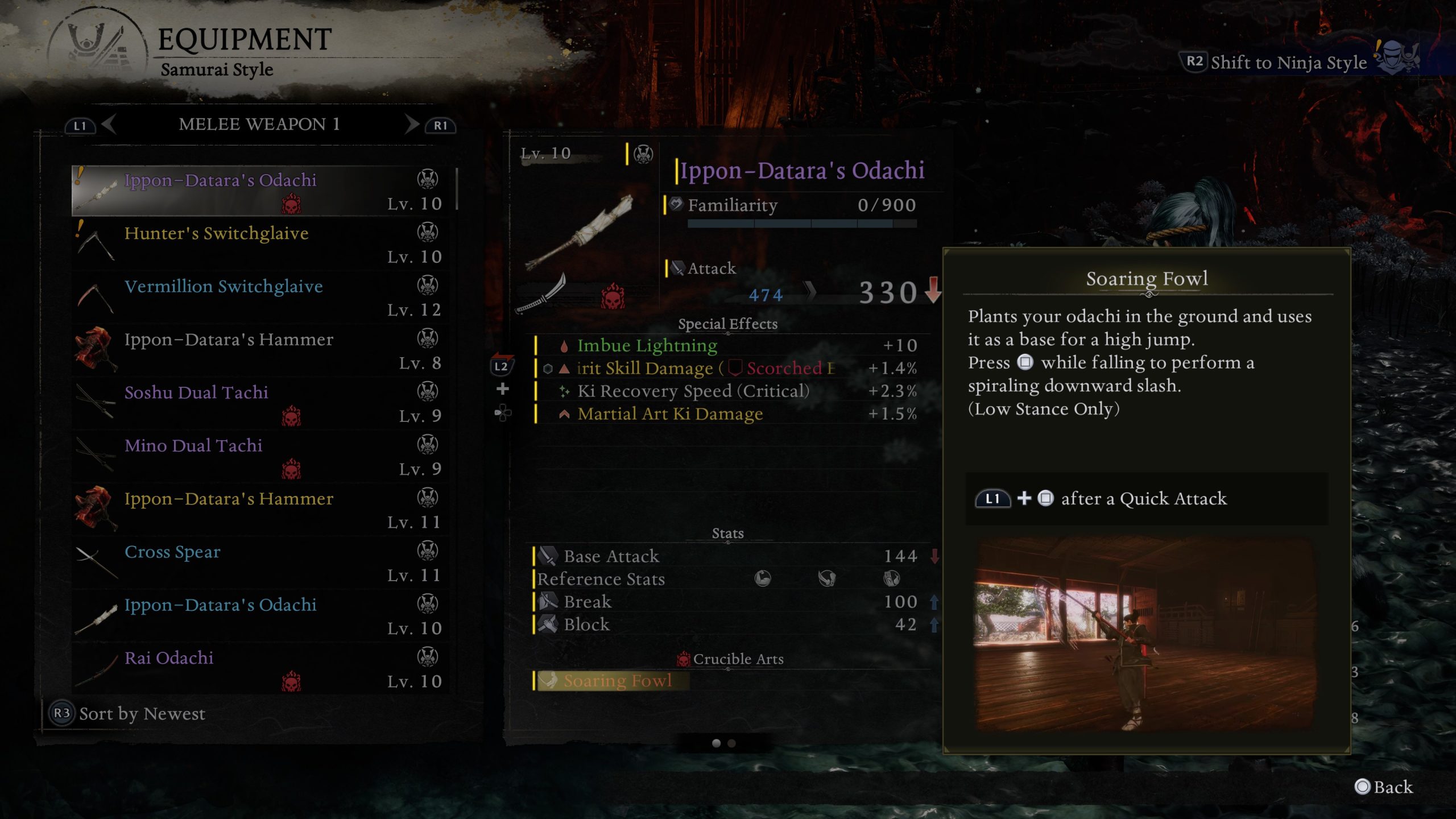Click the Attack sword icon above 330 value
Image resolution: width=1456 pixels, height=819 pixels.
pyautogui.click(x=677, y=267)
